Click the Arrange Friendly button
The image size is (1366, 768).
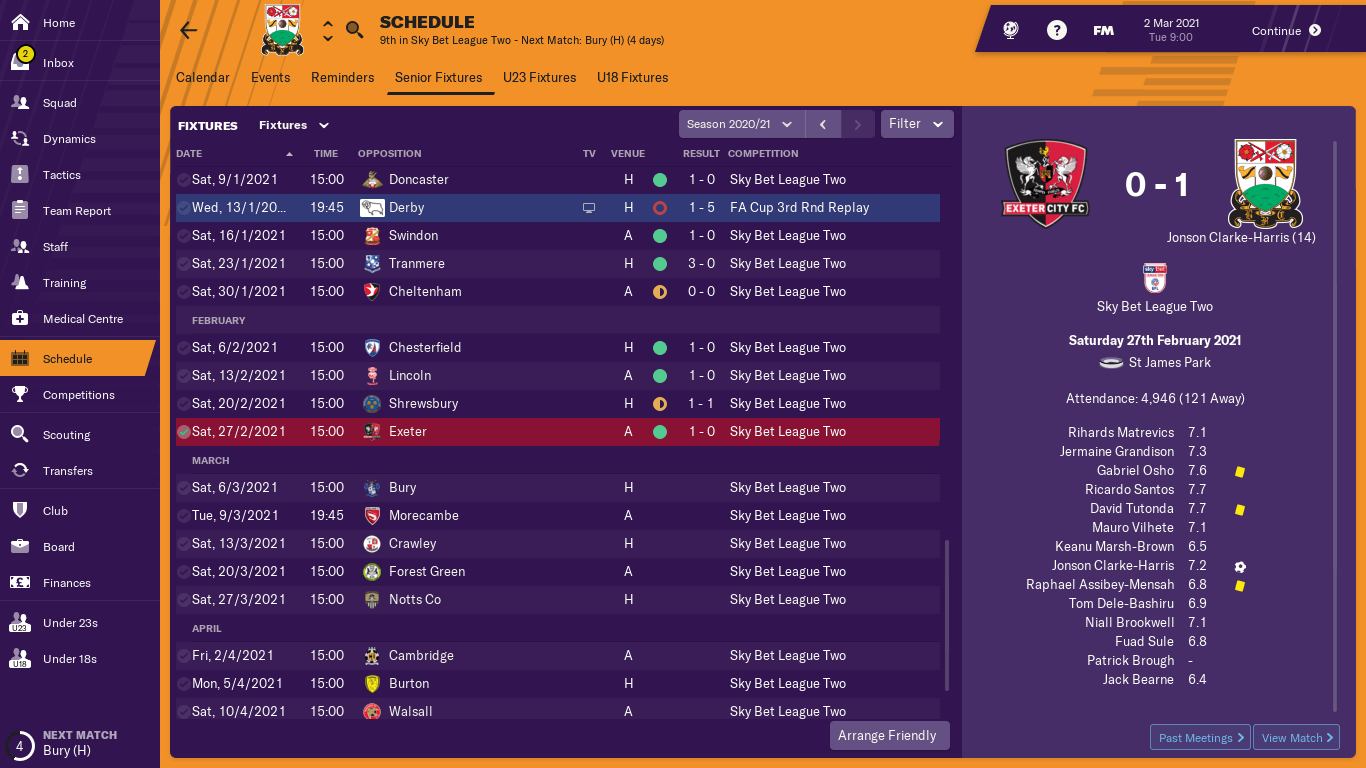click(x=889, y=735)
